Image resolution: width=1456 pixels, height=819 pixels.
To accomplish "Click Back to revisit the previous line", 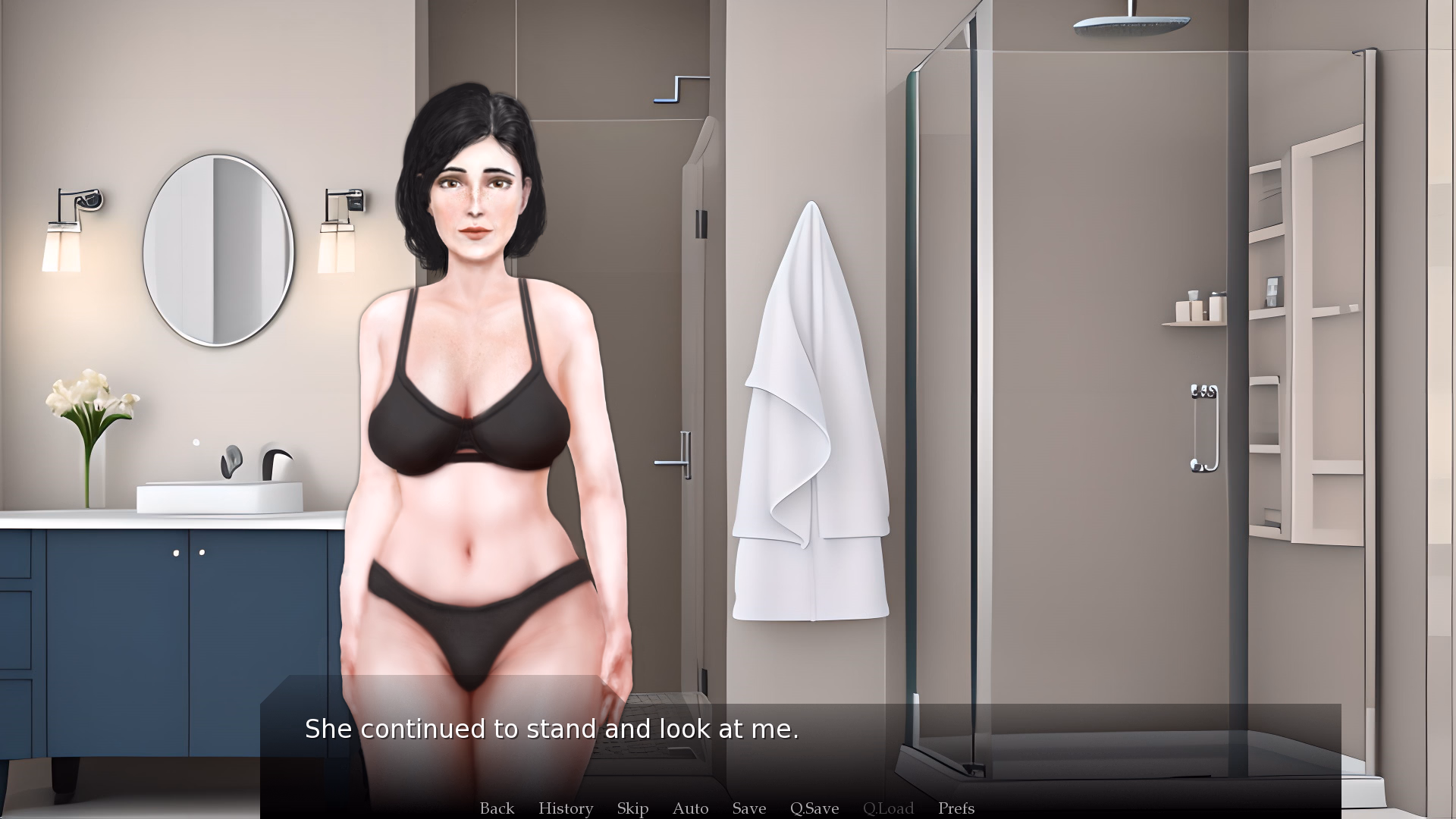I will coord(497,808).
